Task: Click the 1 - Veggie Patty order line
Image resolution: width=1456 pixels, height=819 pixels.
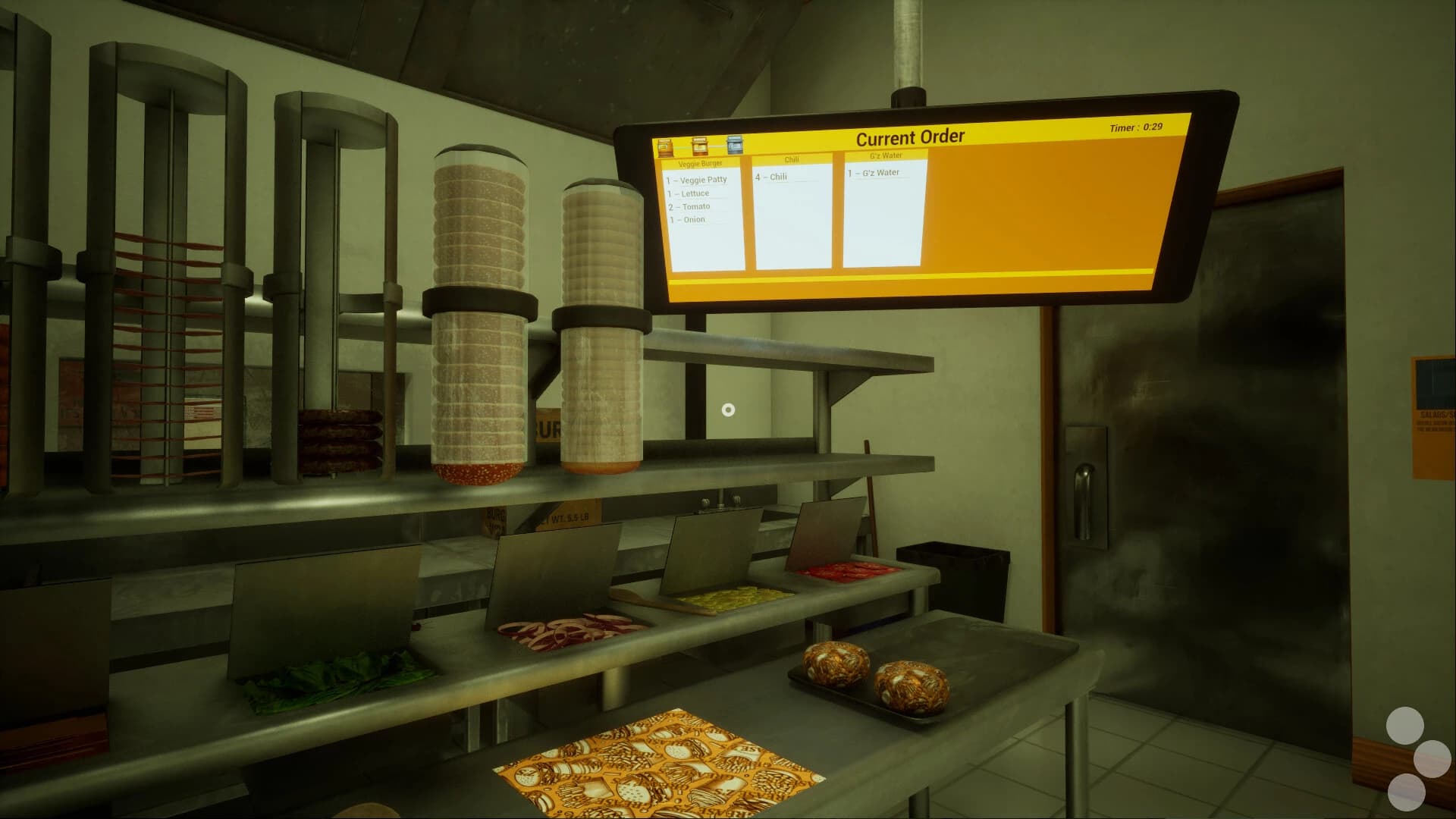Action: coord(697,180)
